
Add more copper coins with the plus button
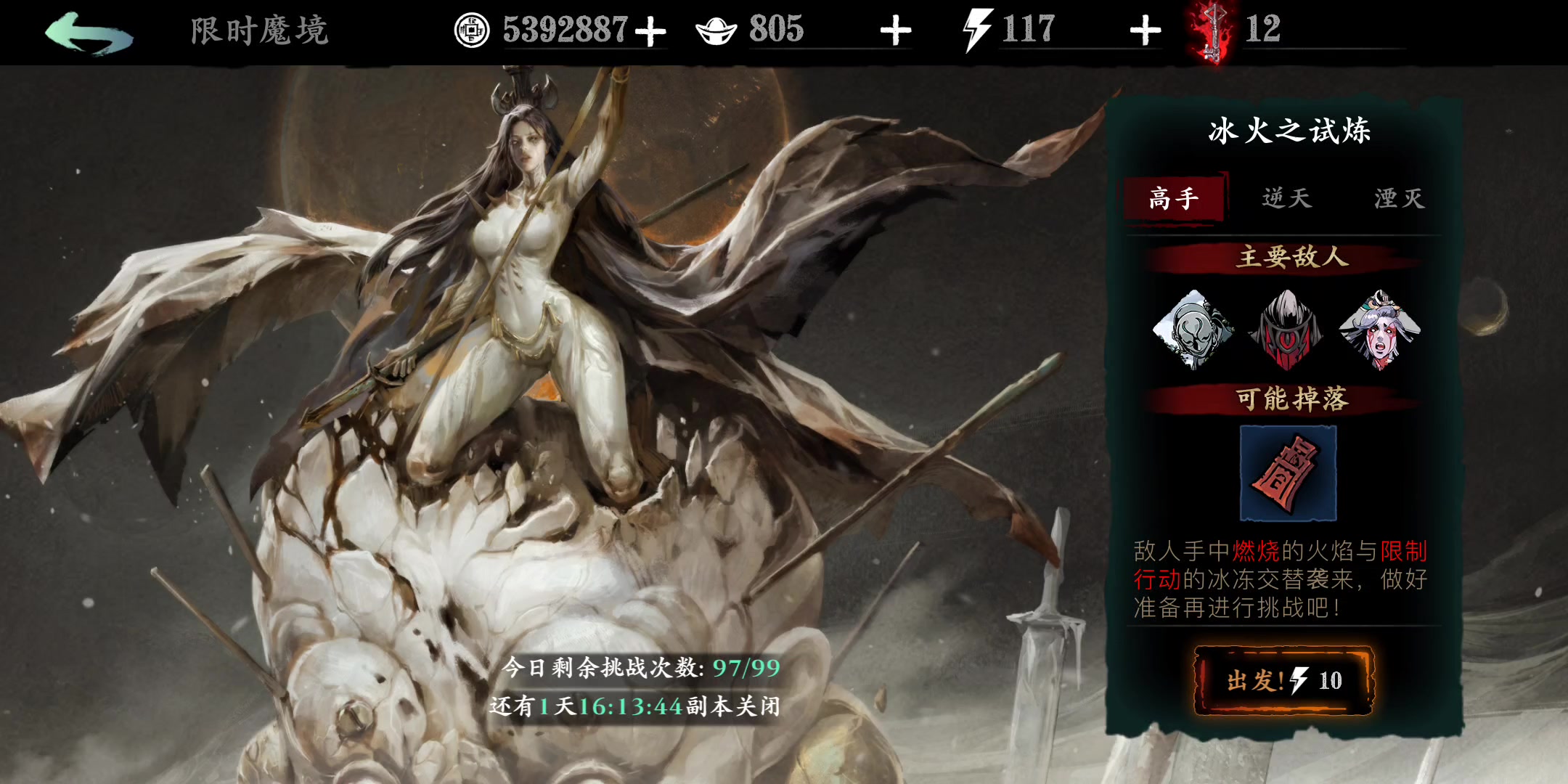tap(650, 31)
